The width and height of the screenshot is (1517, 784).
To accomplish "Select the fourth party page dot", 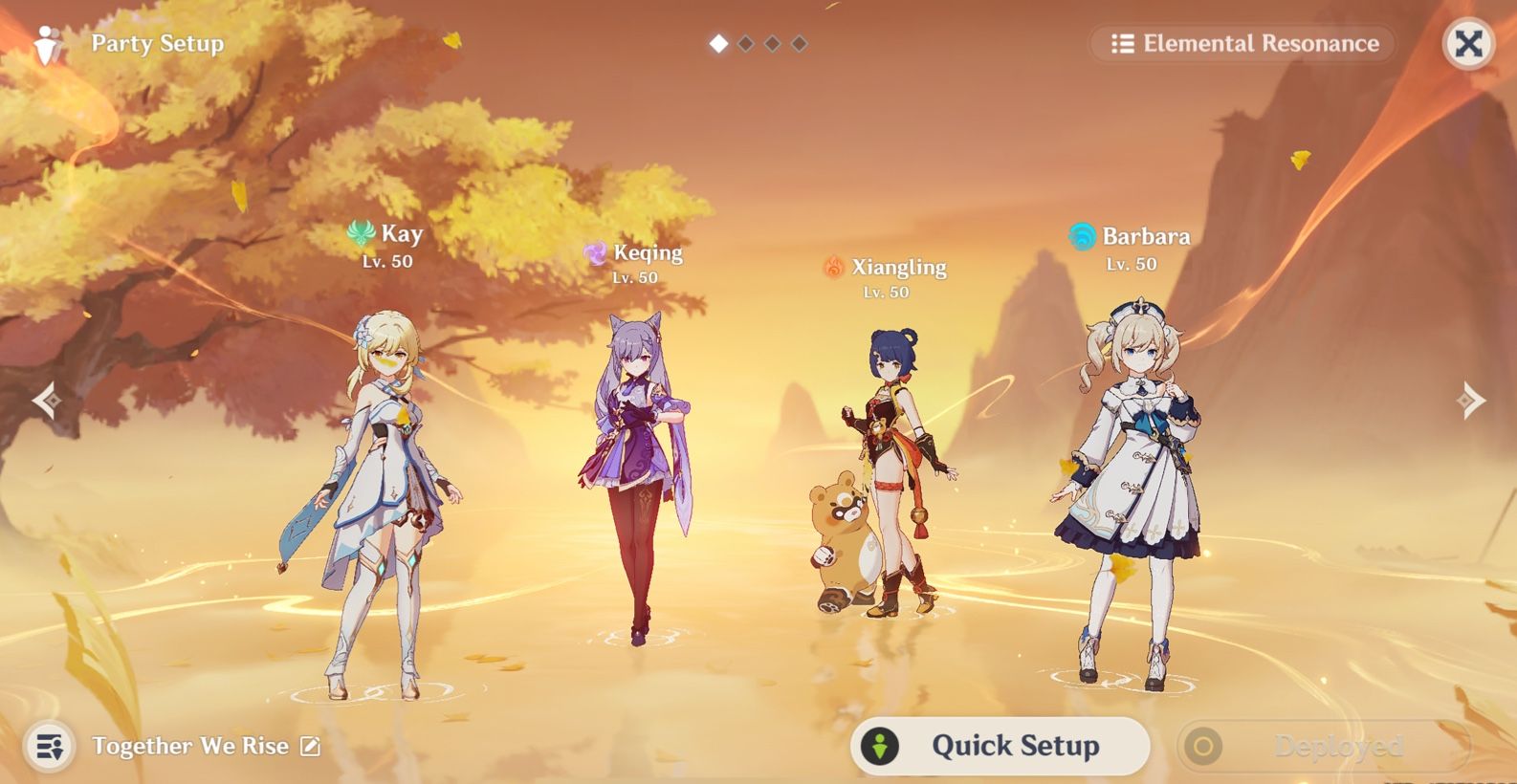I will [x=799, y=43].
